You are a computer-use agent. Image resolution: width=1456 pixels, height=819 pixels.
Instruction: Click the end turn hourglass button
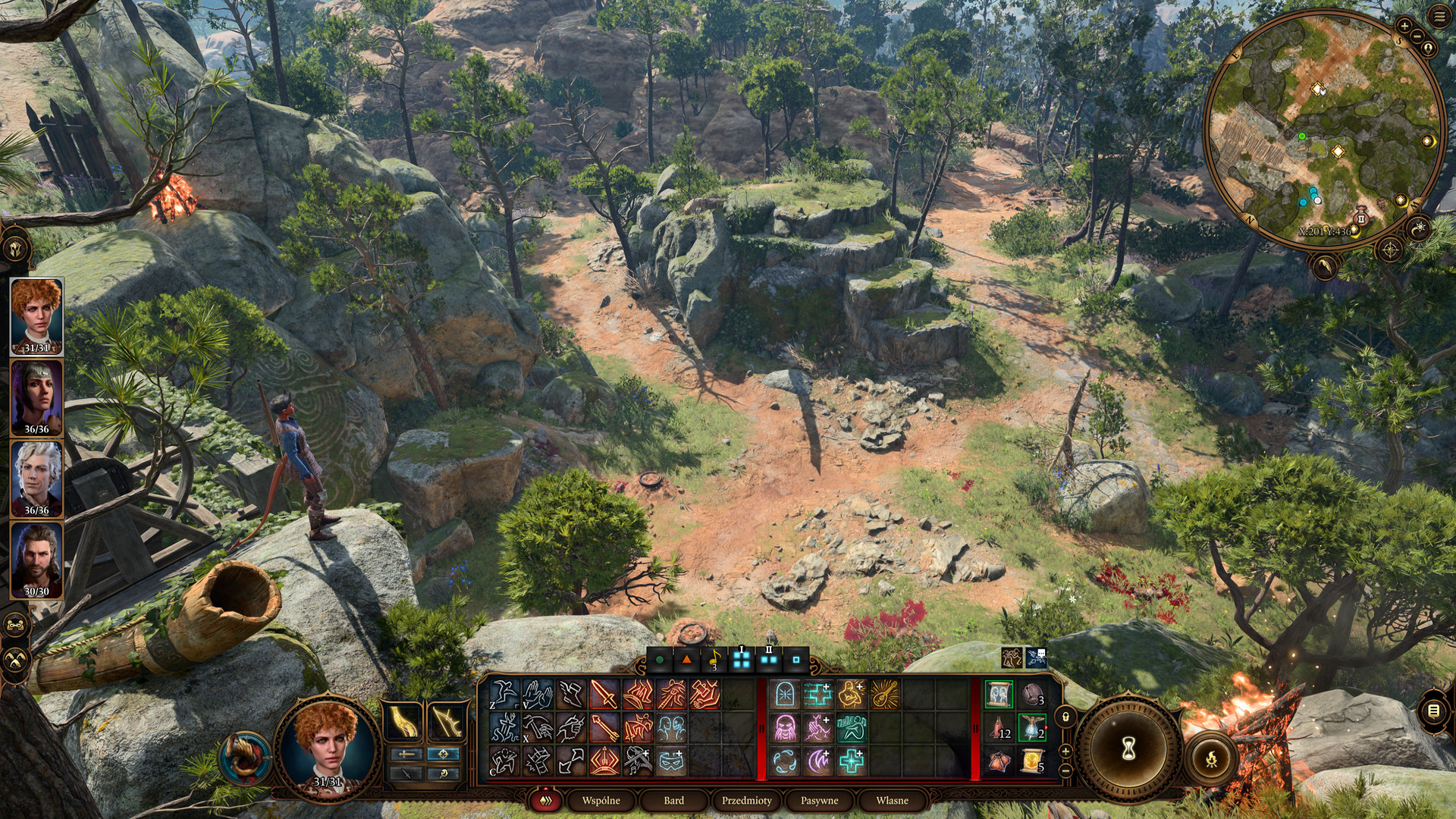click(1128, 749)
